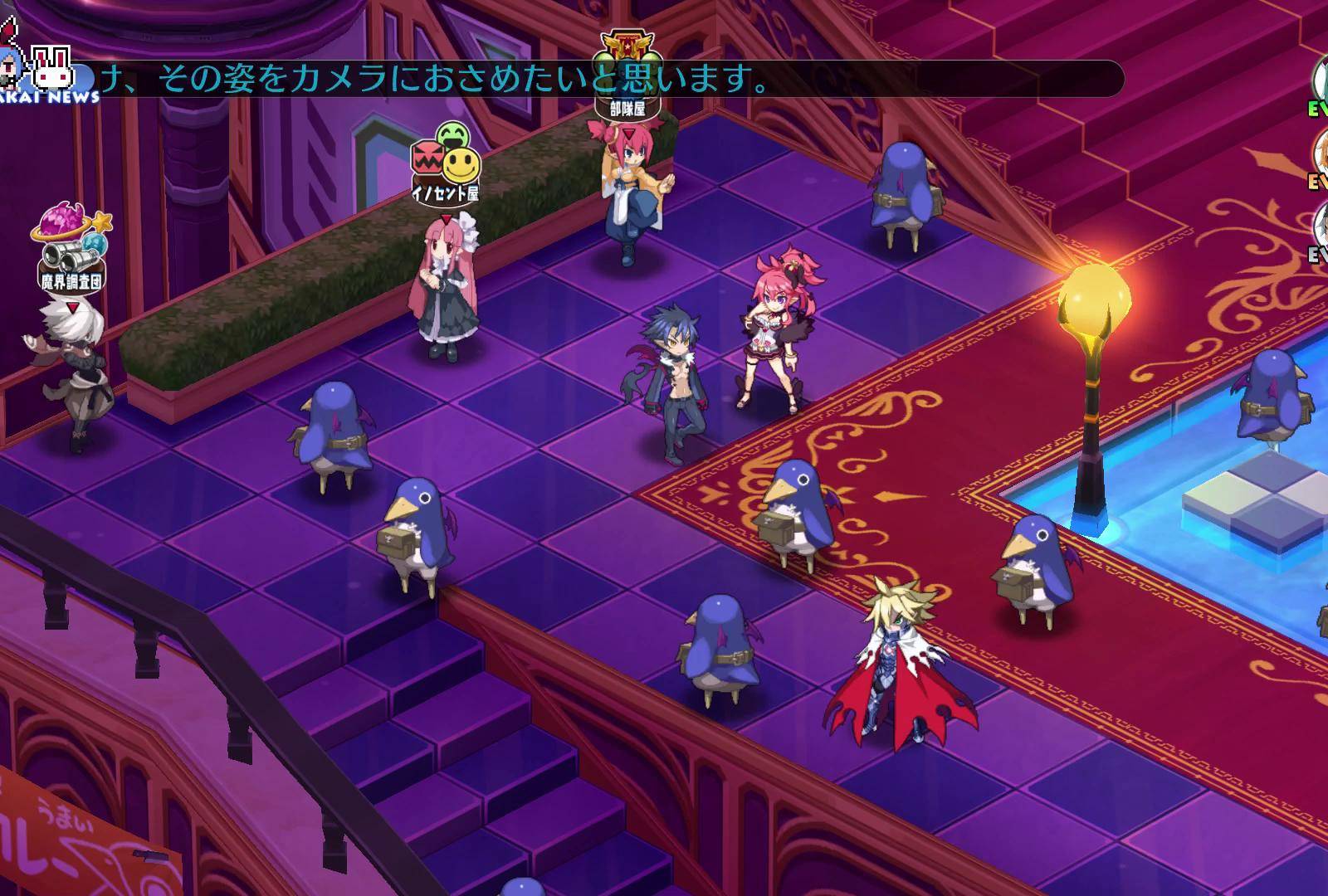Screen dimensions: 1328x896
Task: Click the yellow smiley on the Innocent Shop sign
Action: (x=461, y=166)
